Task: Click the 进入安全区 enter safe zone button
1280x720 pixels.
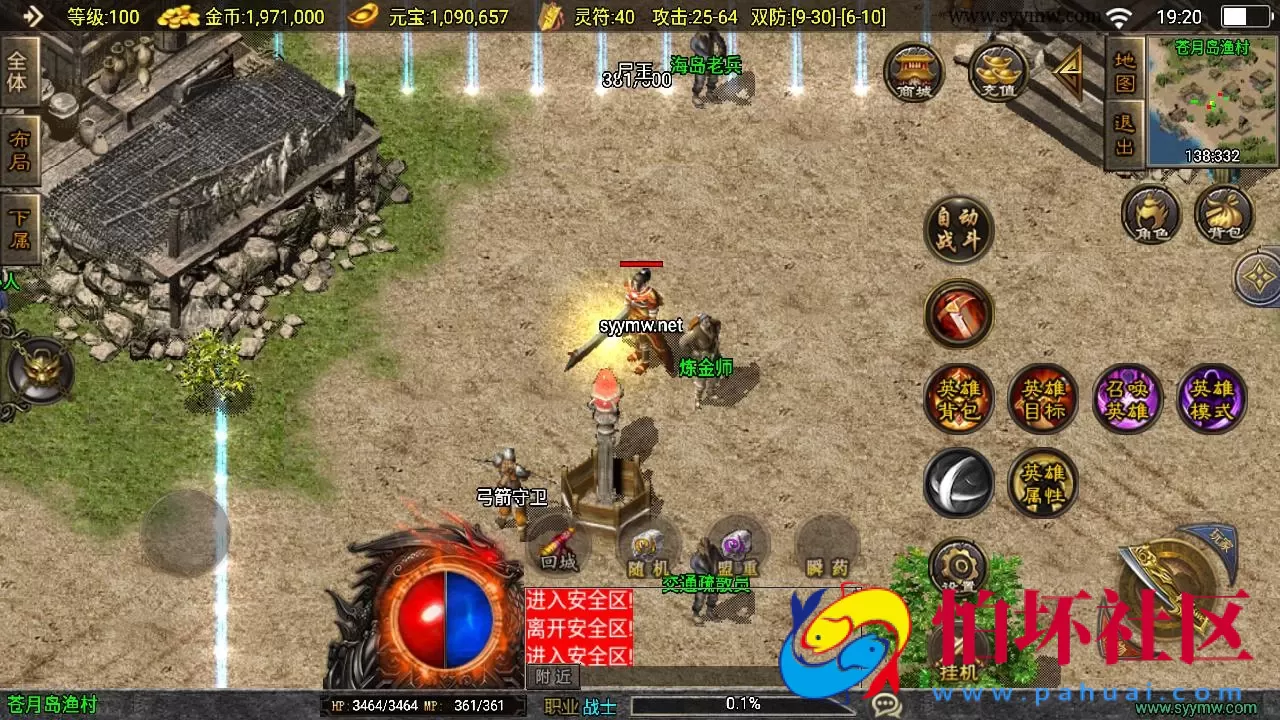Action: (578, 598)
